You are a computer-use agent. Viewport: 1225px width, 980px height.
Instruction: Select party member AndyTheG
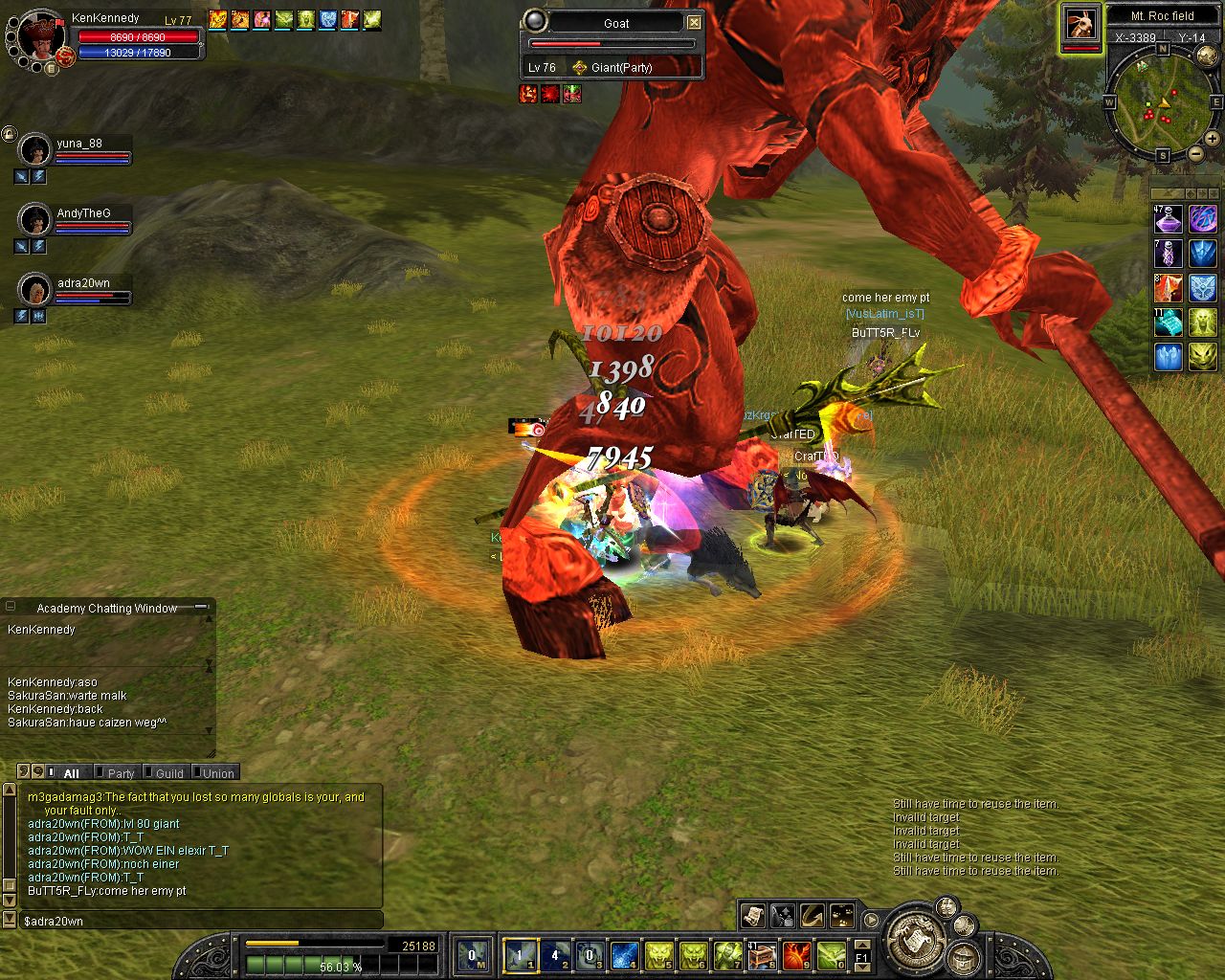(82, 214)
